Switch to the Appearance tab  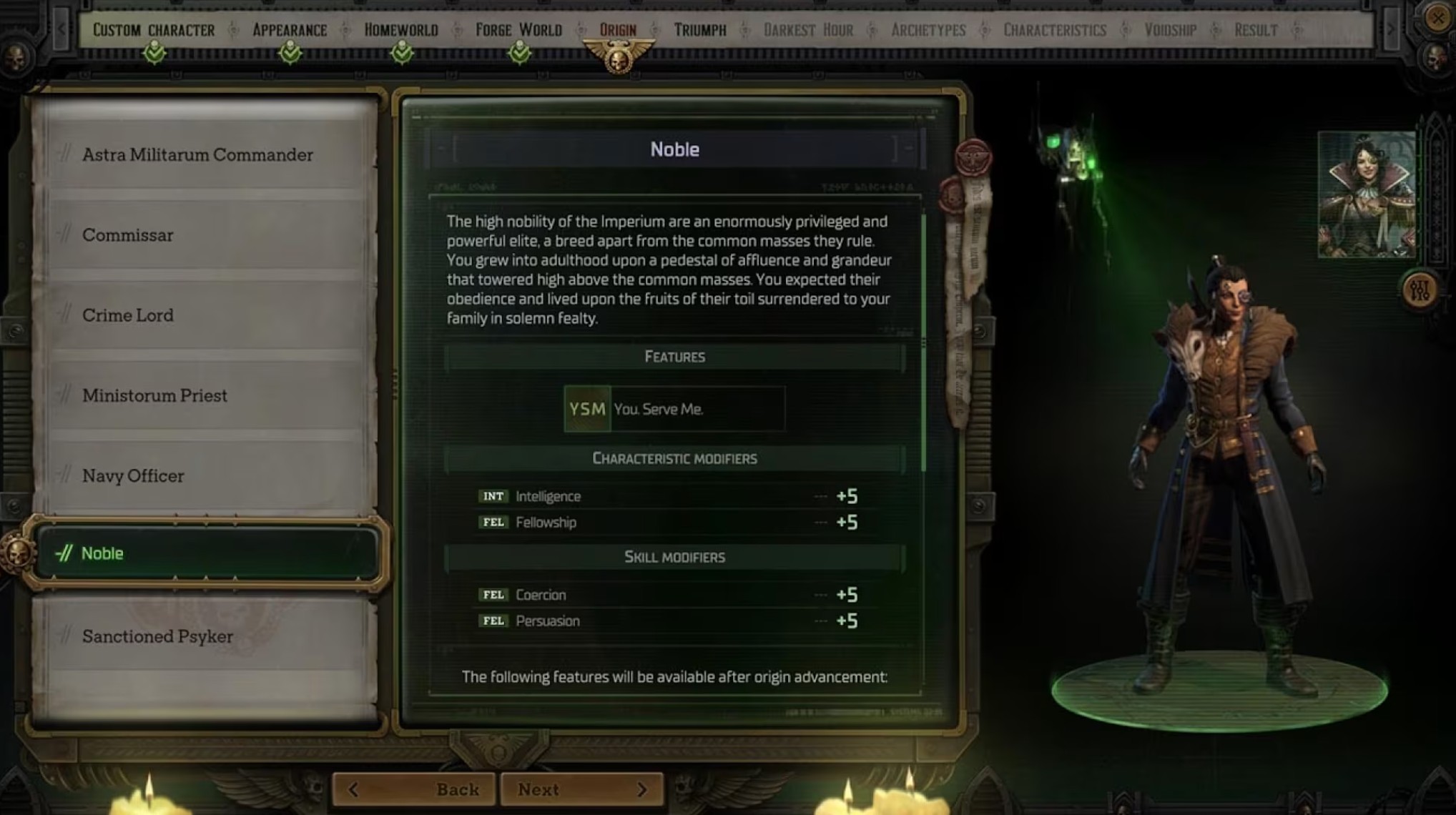[x=290, y=30]
